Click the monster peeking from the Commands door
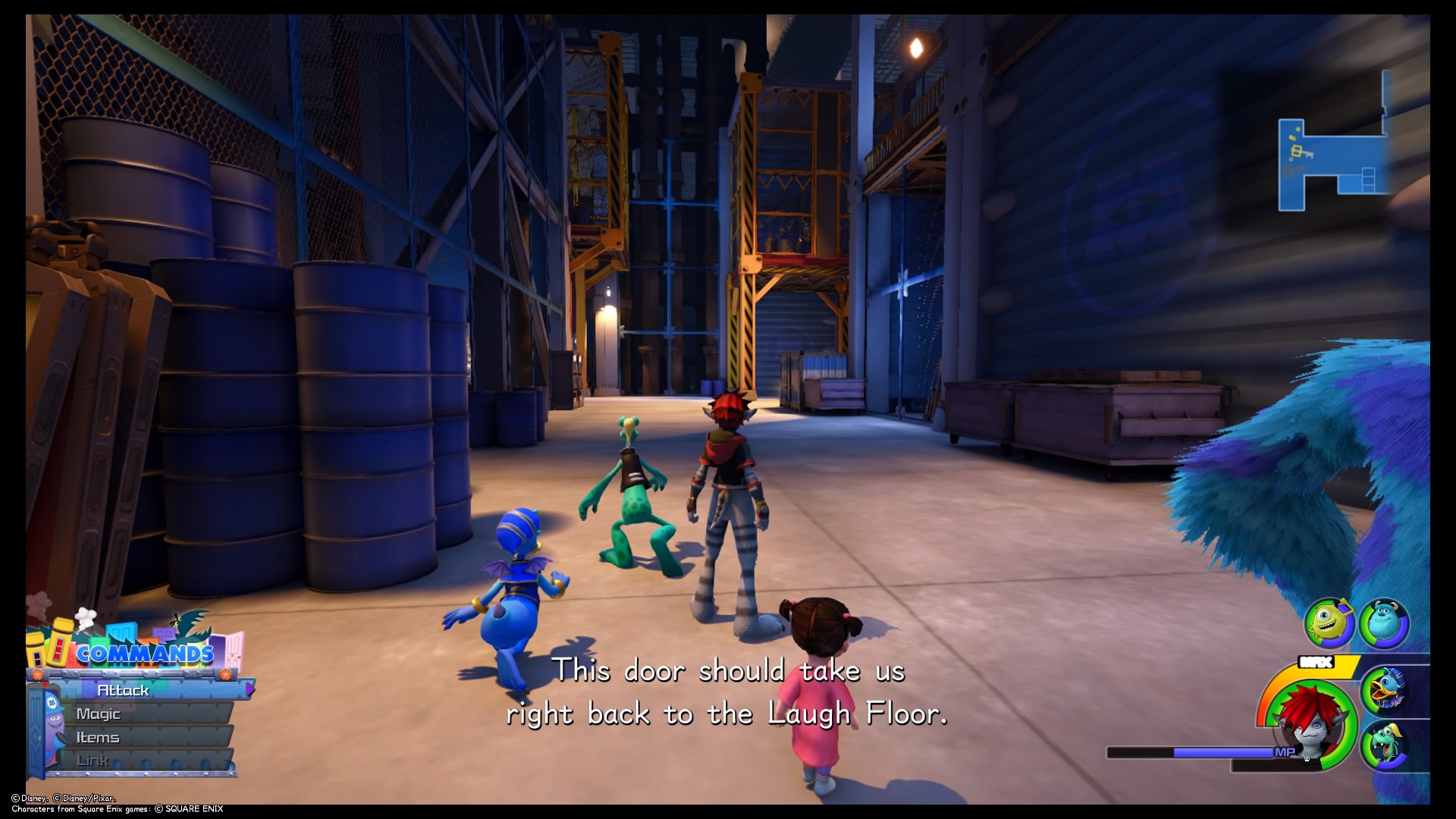The height and width of the screenshot is (819, 1456). click(55, 720)
